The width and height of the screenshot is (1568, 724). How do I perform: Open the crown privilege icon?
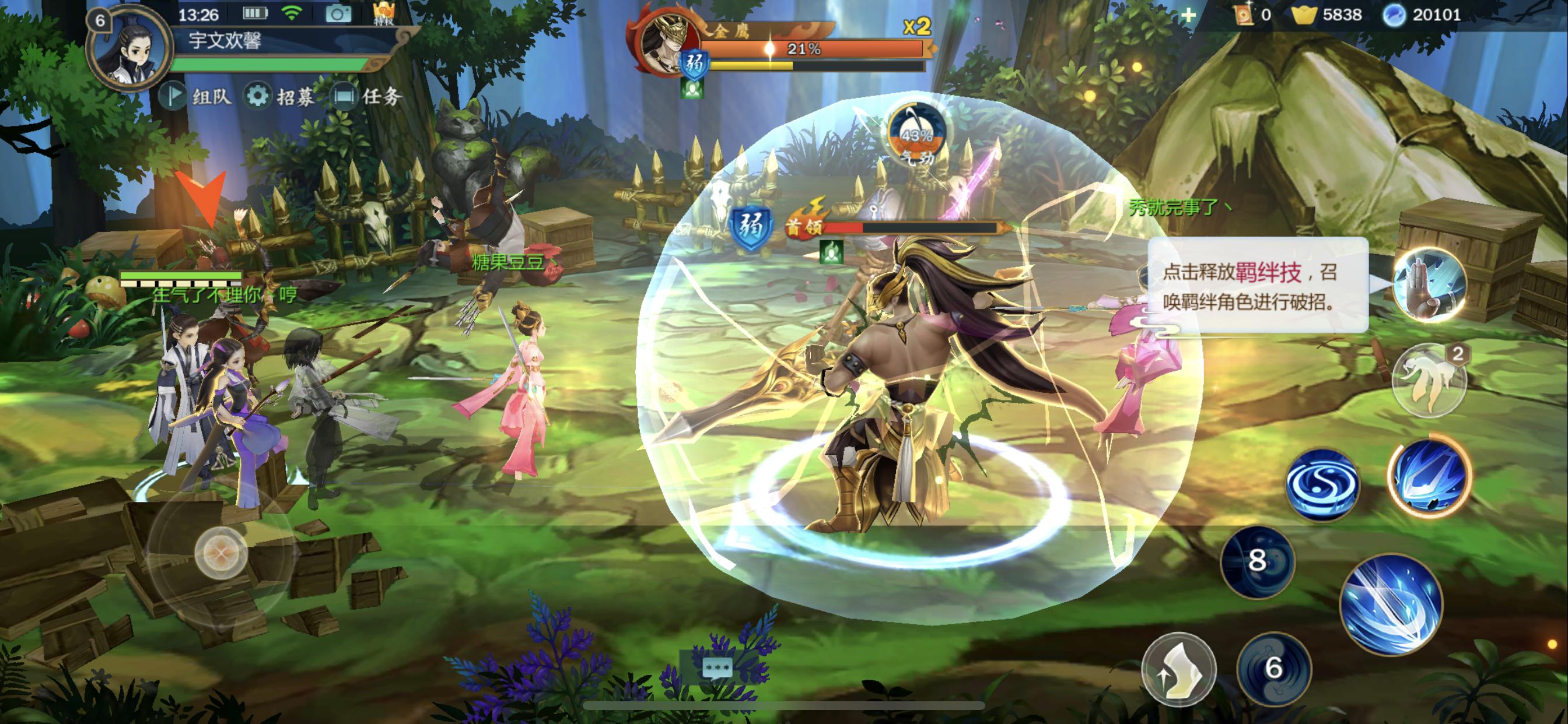384,13
